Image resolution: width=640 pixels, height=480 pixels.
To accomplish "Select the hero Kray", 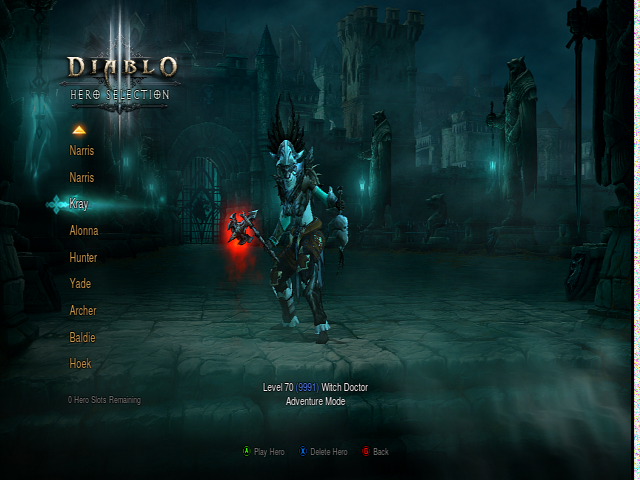I will tap(79, 204).
